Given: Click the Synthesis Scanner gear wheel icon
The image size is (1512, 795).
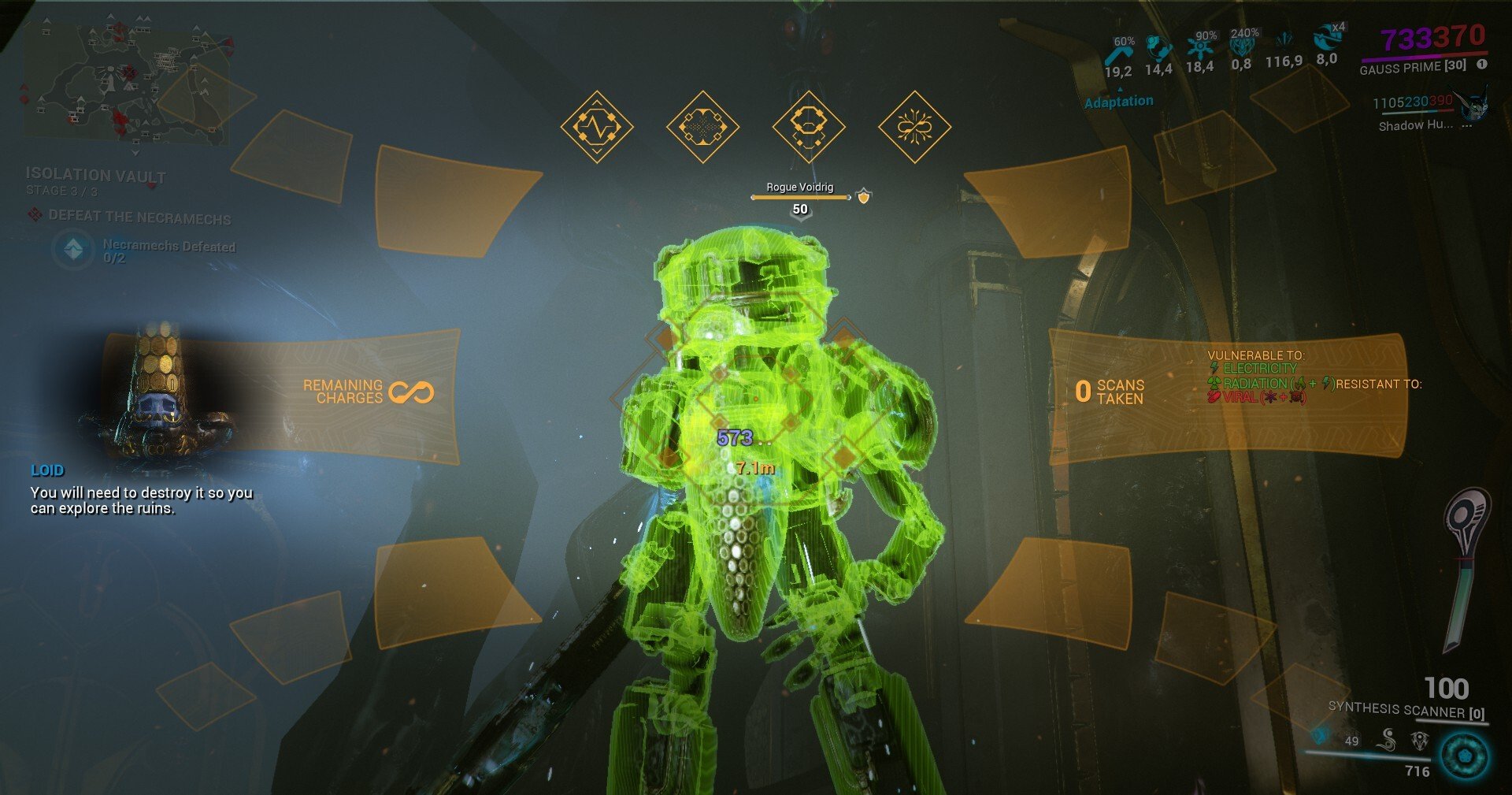Looking at the screenshot, I should pyautogui.click(x=1463, y=756).
